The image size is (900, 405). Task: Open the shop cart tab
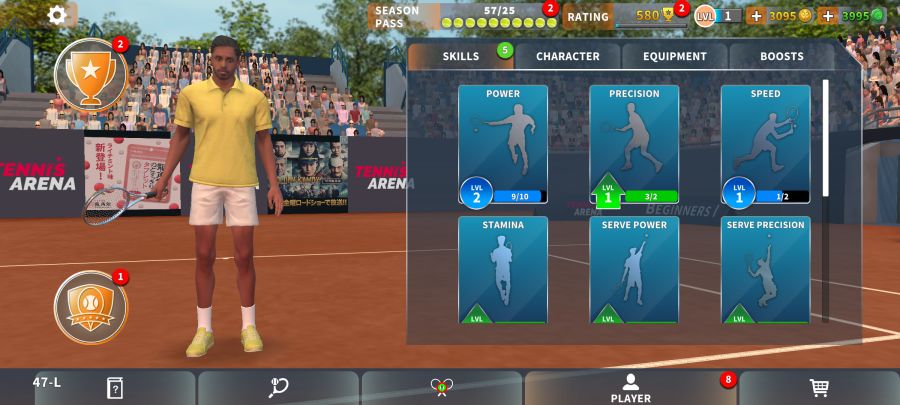(x=819, y=388)
